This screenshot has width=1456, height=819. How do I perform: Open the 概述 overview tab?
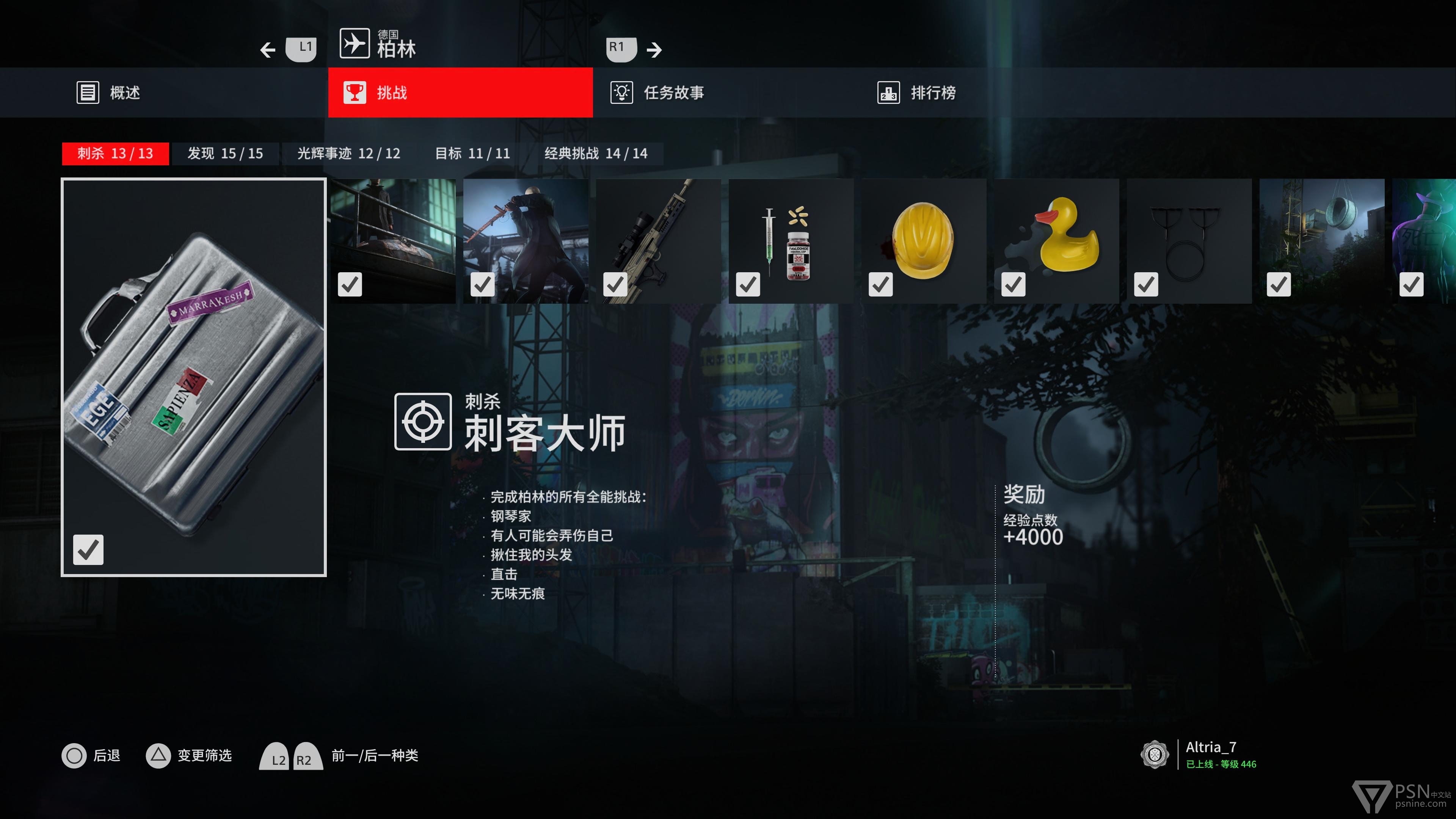pyautogui.click(x=108, y=93)
